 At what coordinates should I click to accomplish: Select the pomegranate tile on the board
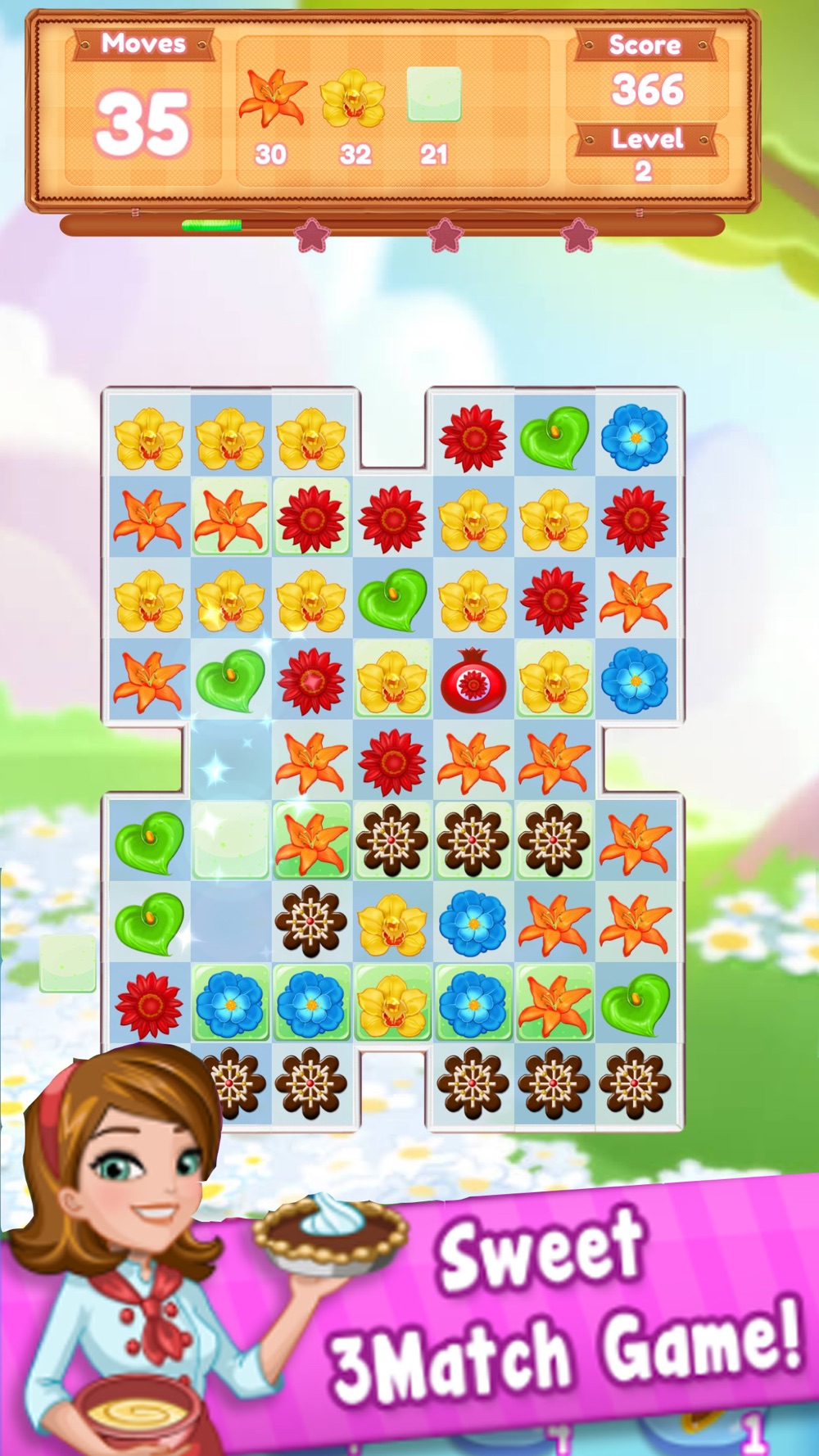[473, 681]
